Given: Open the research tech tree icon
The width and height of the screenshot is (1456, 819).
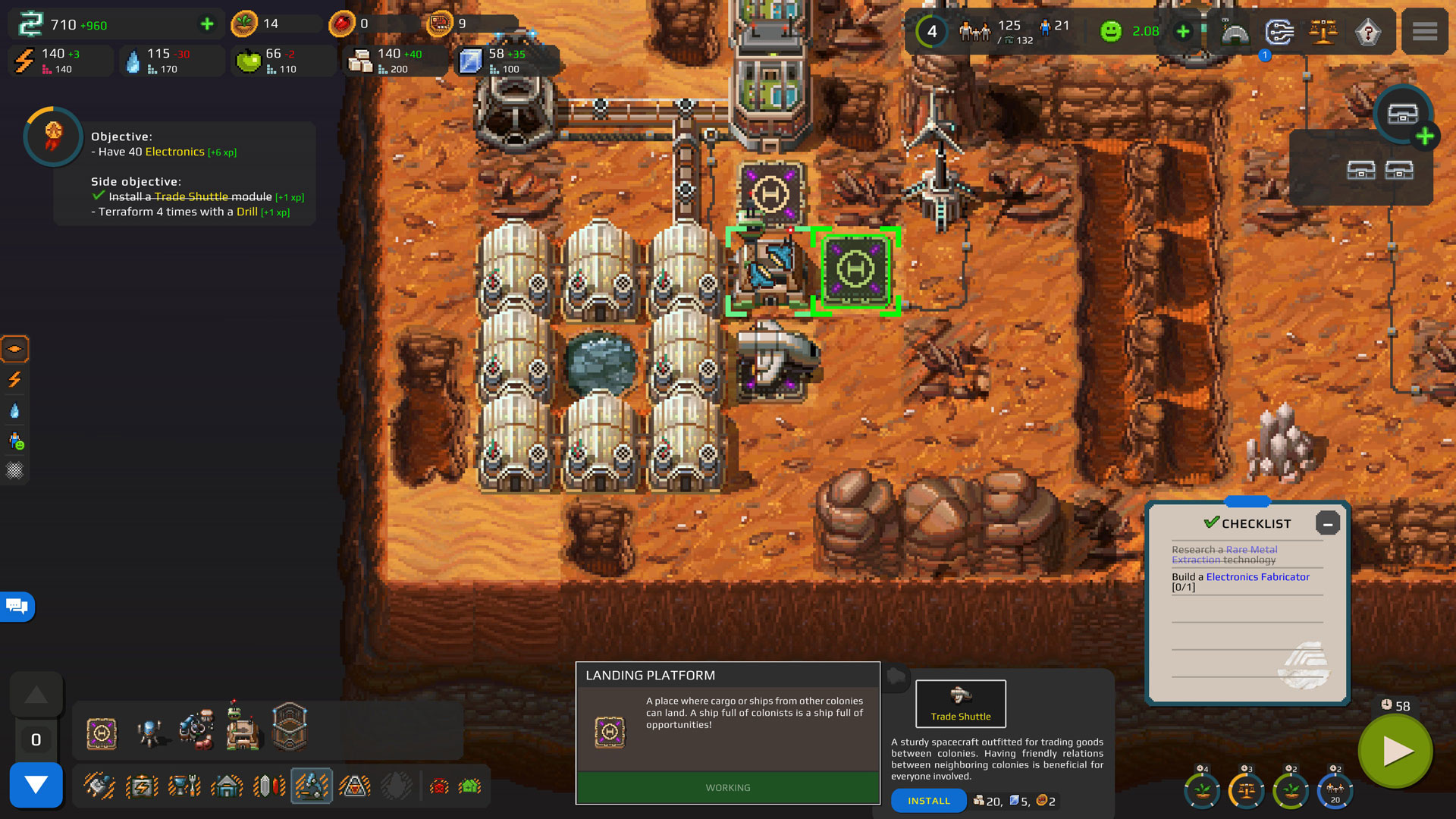Looking at the screenshot, I should coord(1279,33).
